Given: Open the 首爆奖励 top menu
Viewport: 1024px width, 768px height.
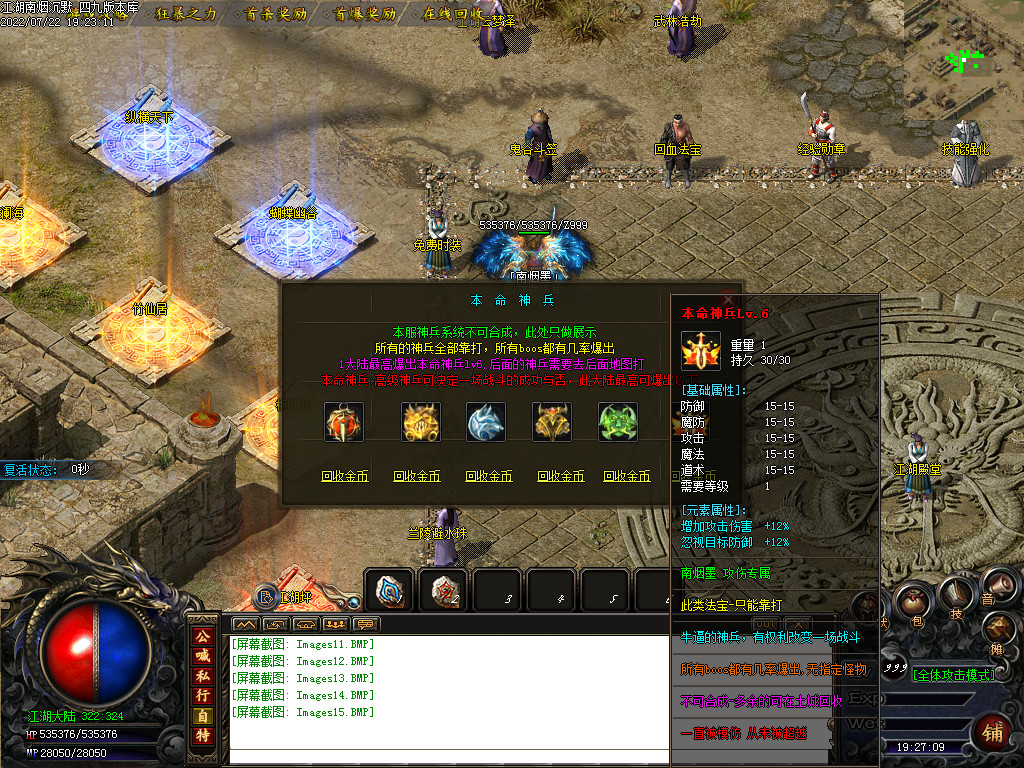Looking at the screenshot, I should pyautogui.click(x=365, y=14).
